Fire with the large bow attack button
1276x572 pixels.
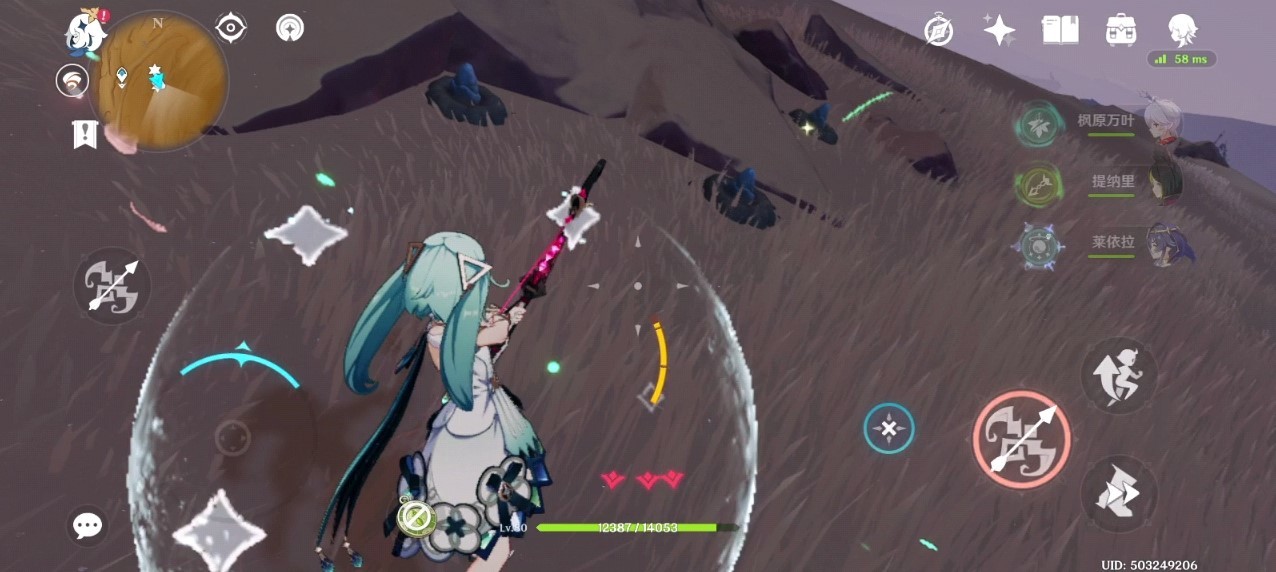coord(1021,439)
